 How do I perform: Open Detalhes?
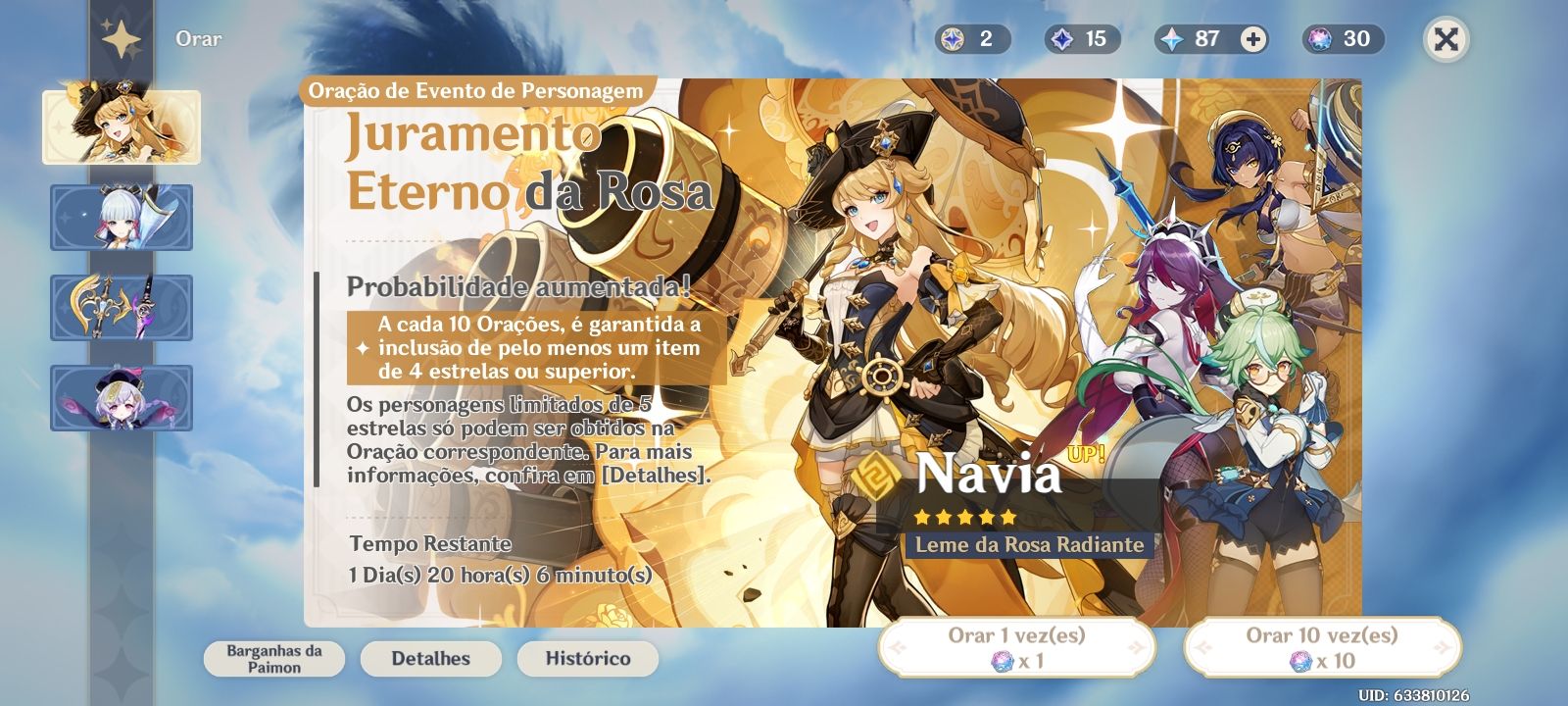tap(429, 658)
